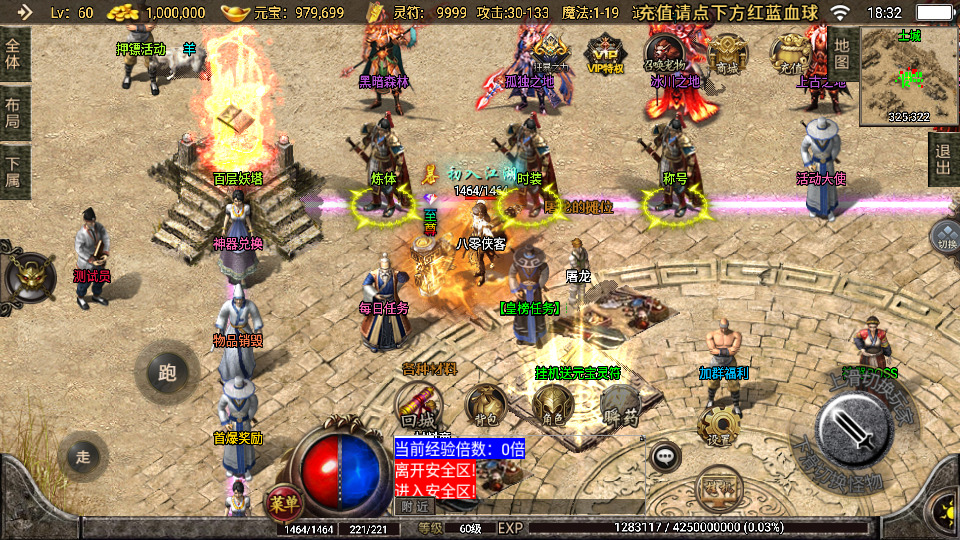Viewport: 960px width, 540px height.
Task: Select the 走 walk button
Action: tap(83, 456)
